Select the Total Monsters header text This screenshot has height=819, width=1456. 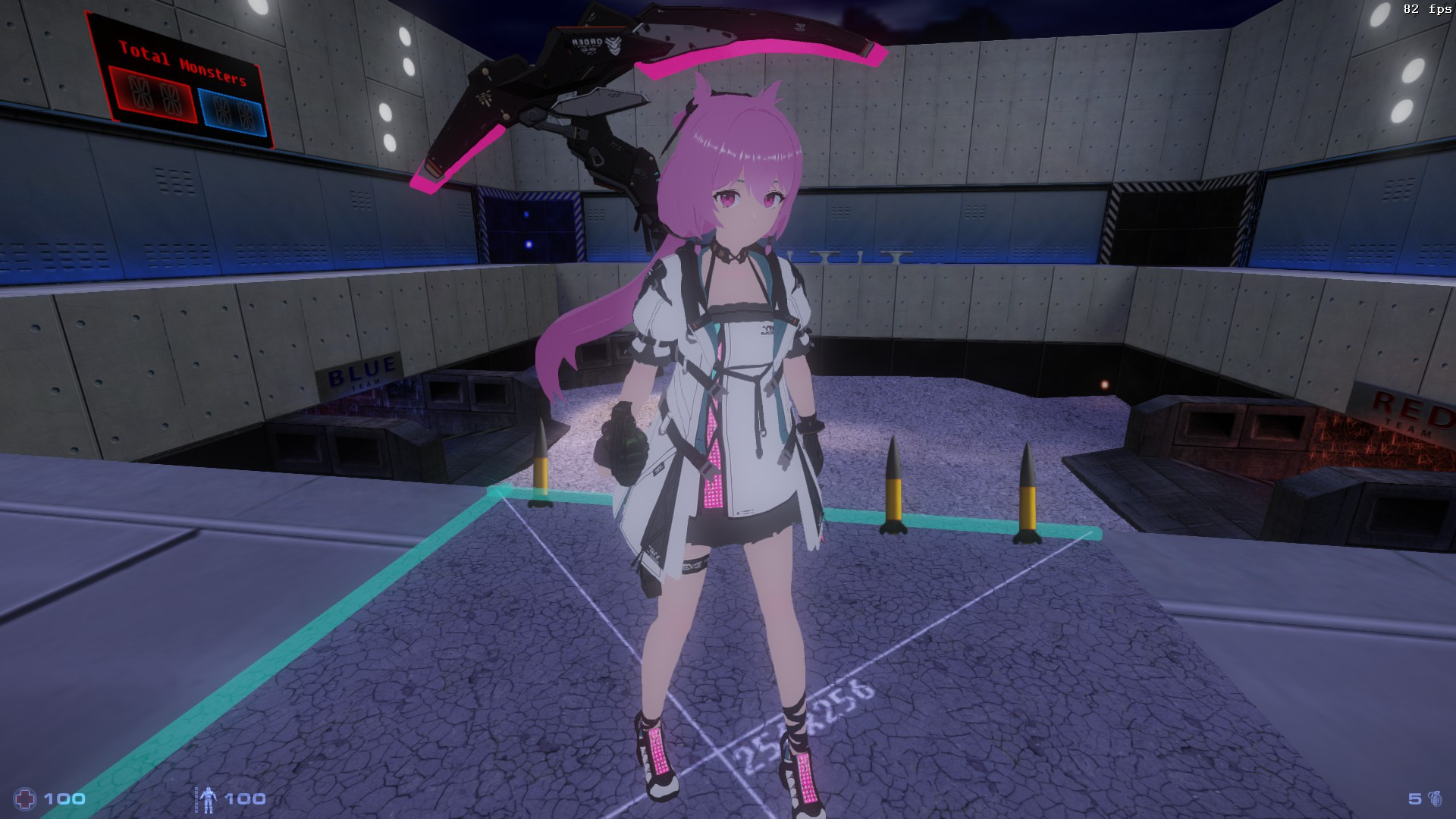(x=182, y=64)
